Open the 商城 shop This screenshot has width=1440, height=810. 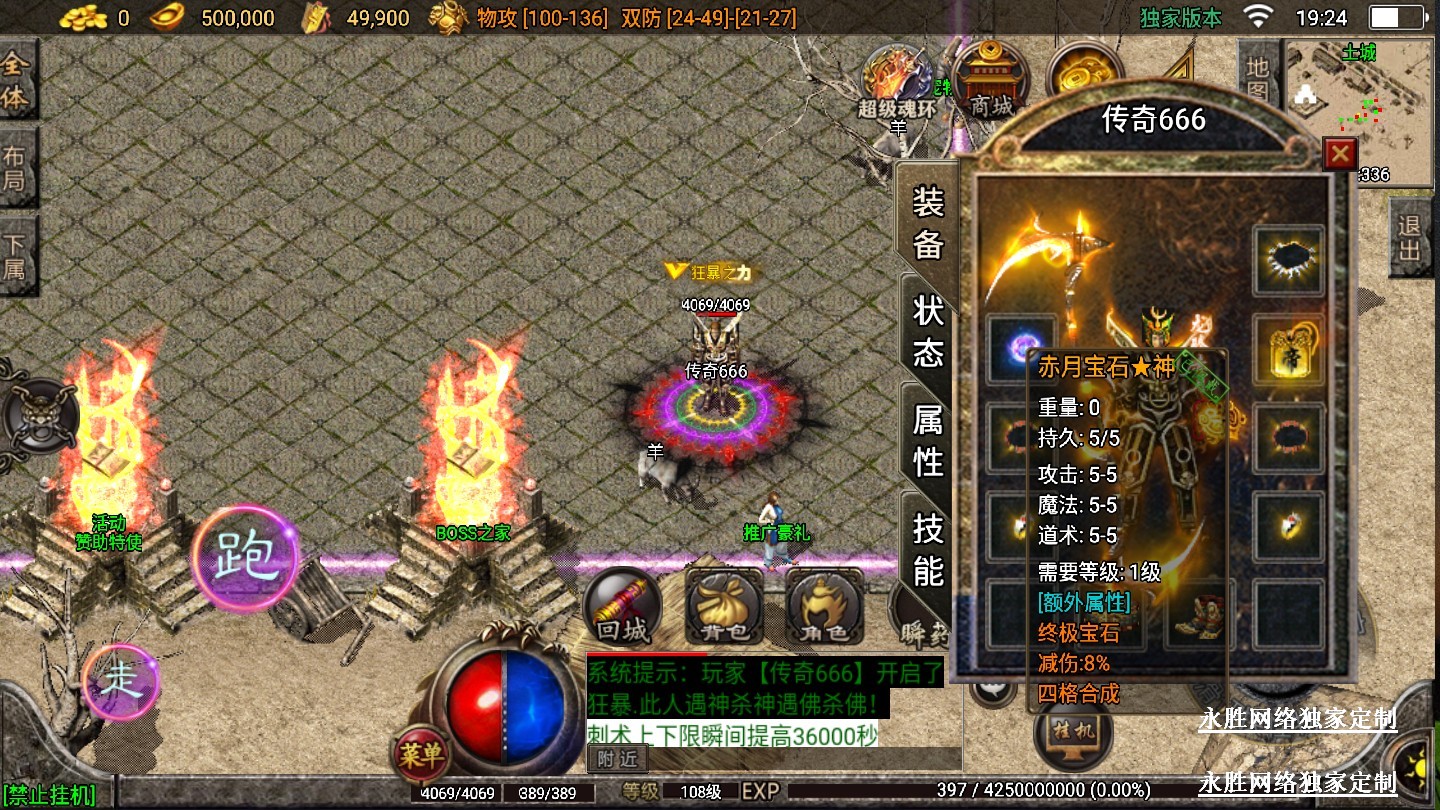990,80
